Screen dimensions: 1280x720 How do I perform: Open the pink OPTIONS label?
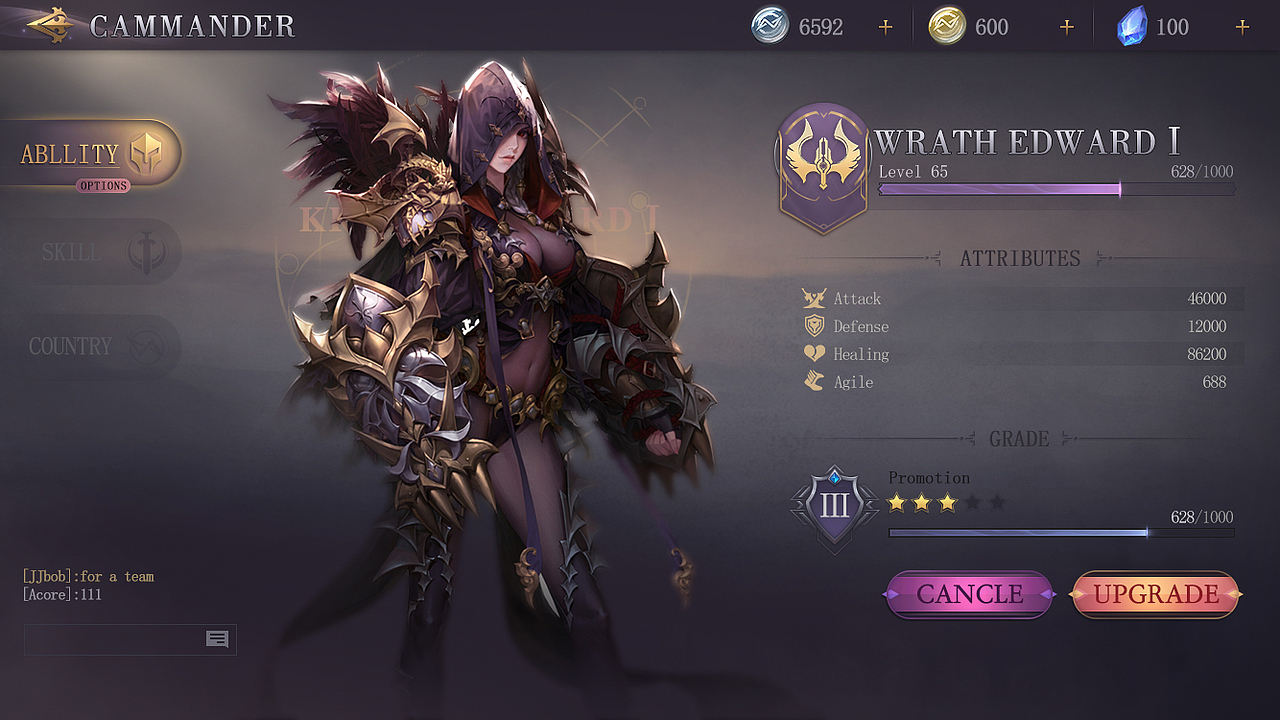103,186
